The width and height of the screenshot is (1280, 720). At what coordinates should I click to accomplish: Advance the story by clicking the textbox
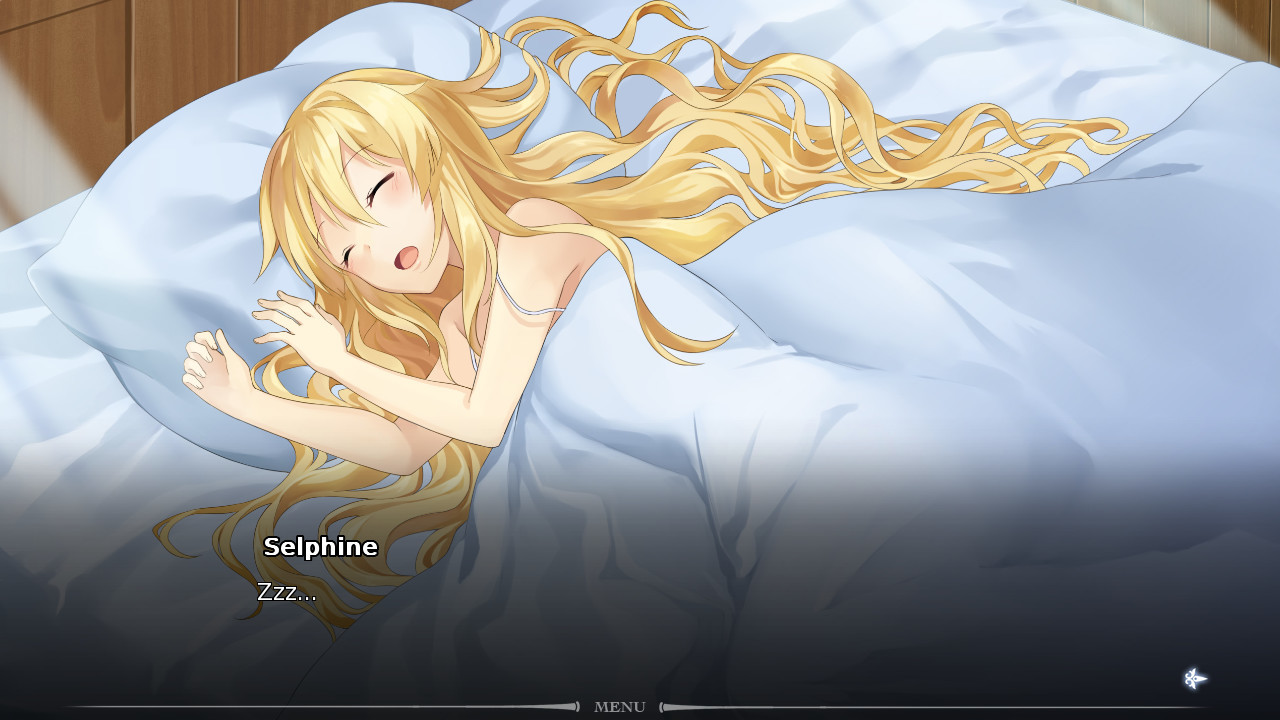tap(640, 600)
